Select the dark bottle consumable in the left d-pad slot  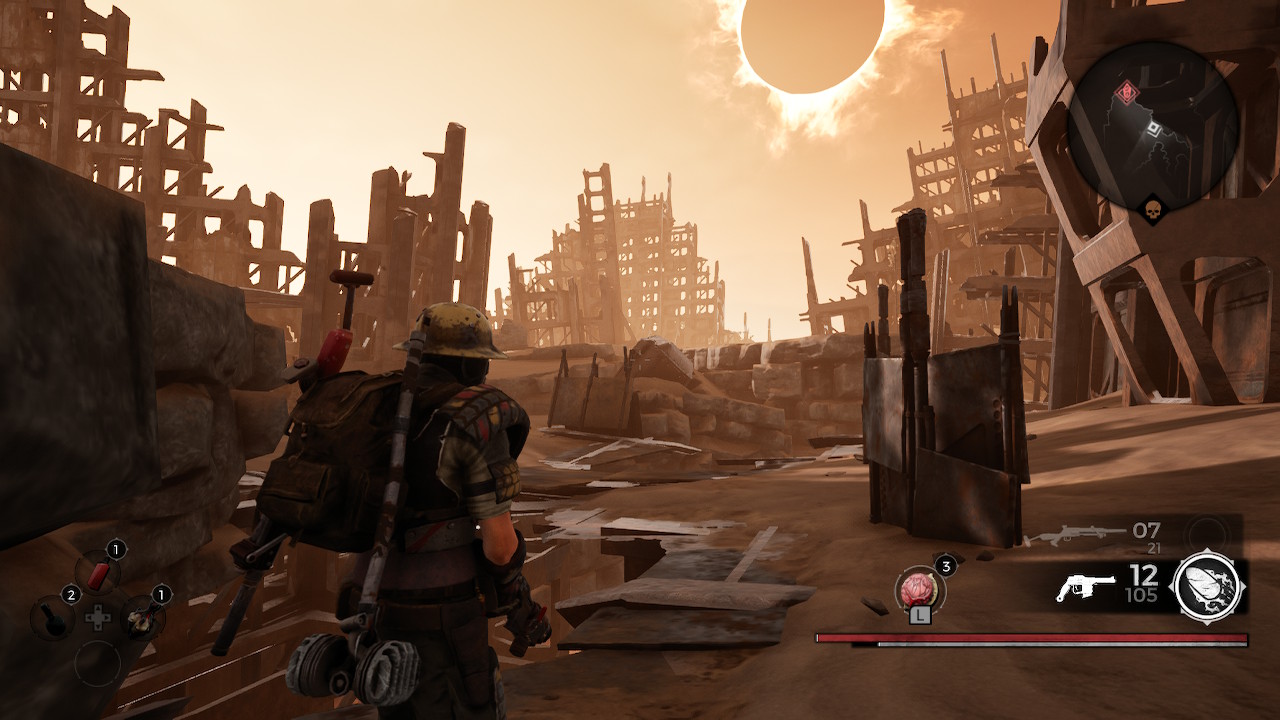(52, 618)
